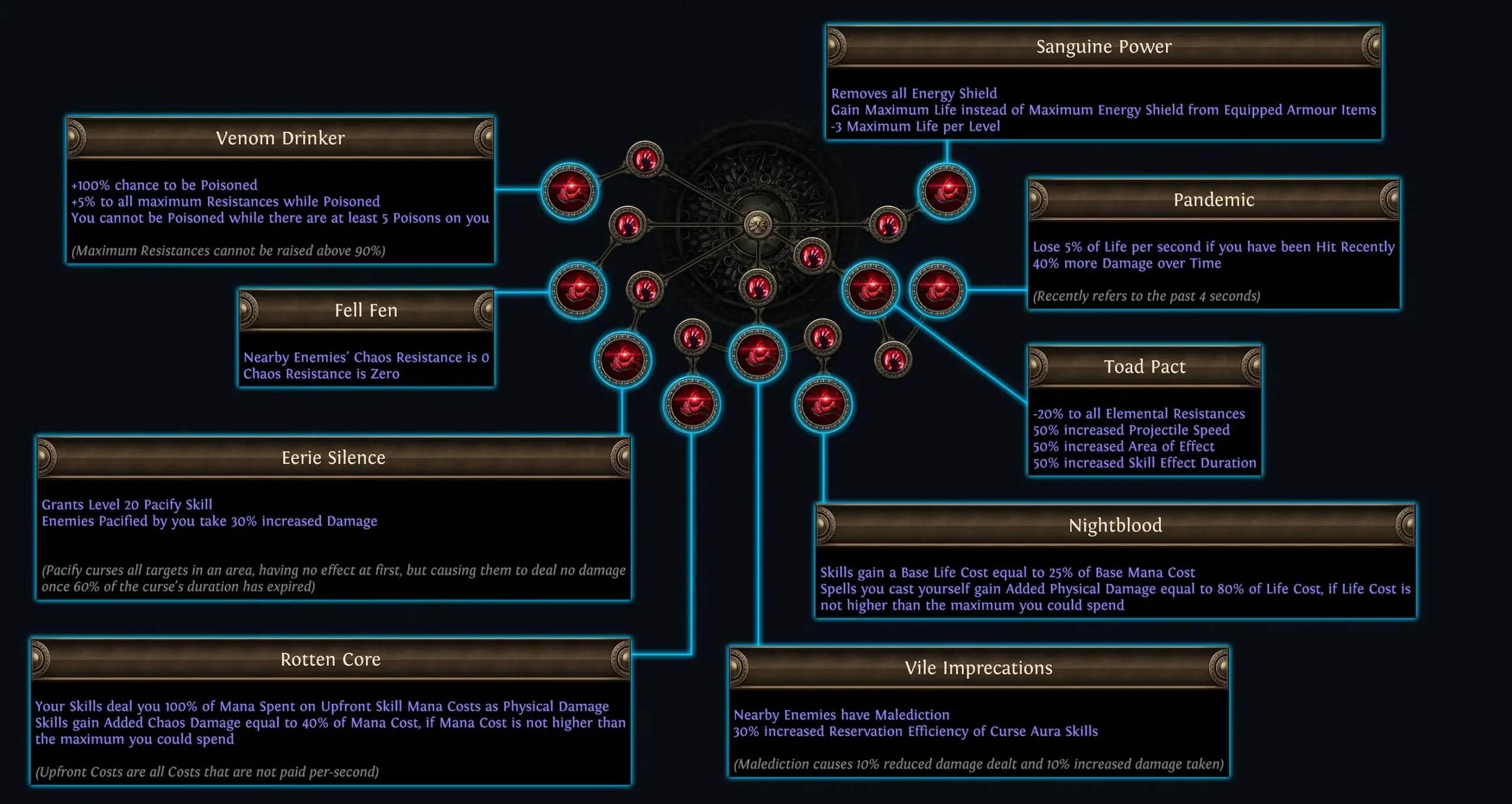Select the Pandemic notable node
The image size is (1512, 804).
(x=939, y=289)
